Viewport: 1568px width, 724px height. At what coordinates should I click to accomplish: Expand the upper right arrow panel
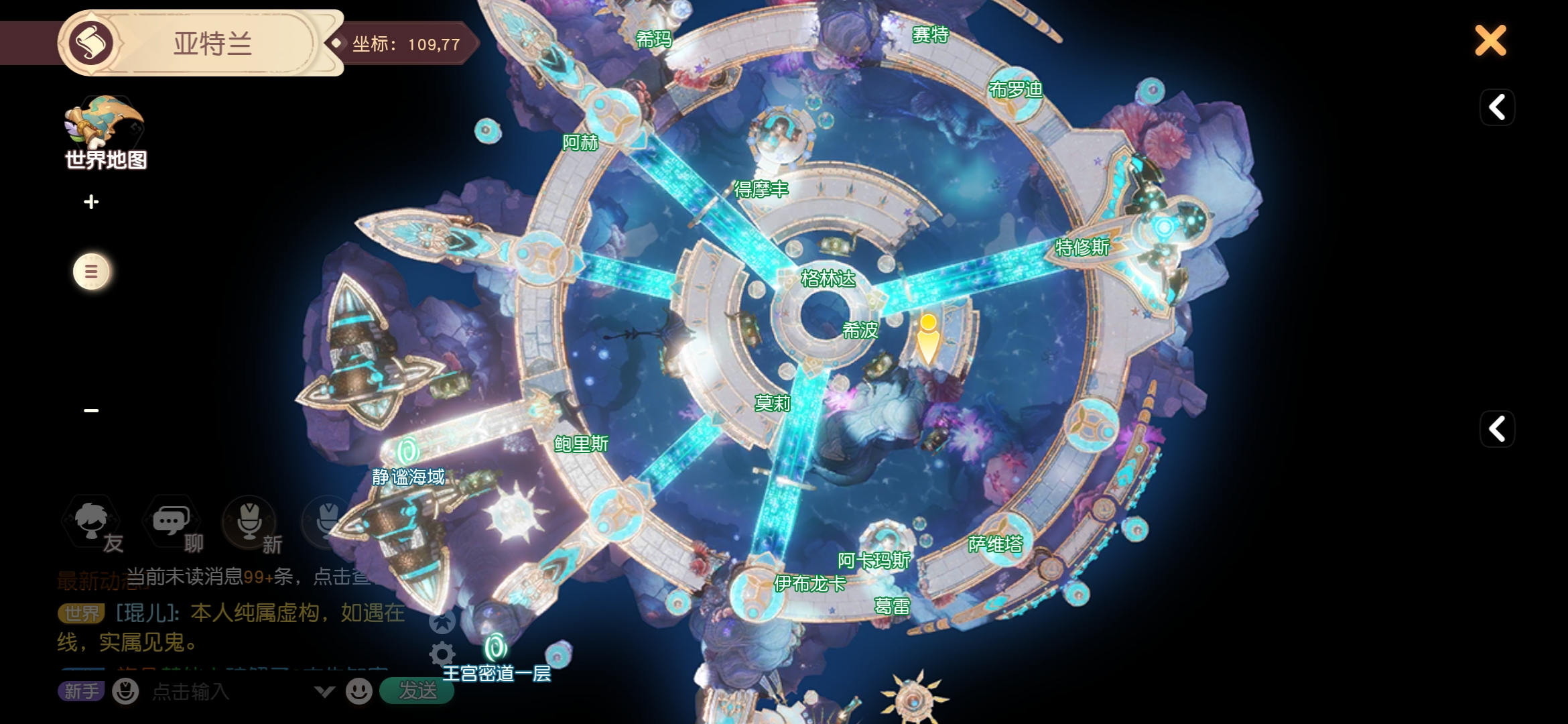click(1497, 107)
